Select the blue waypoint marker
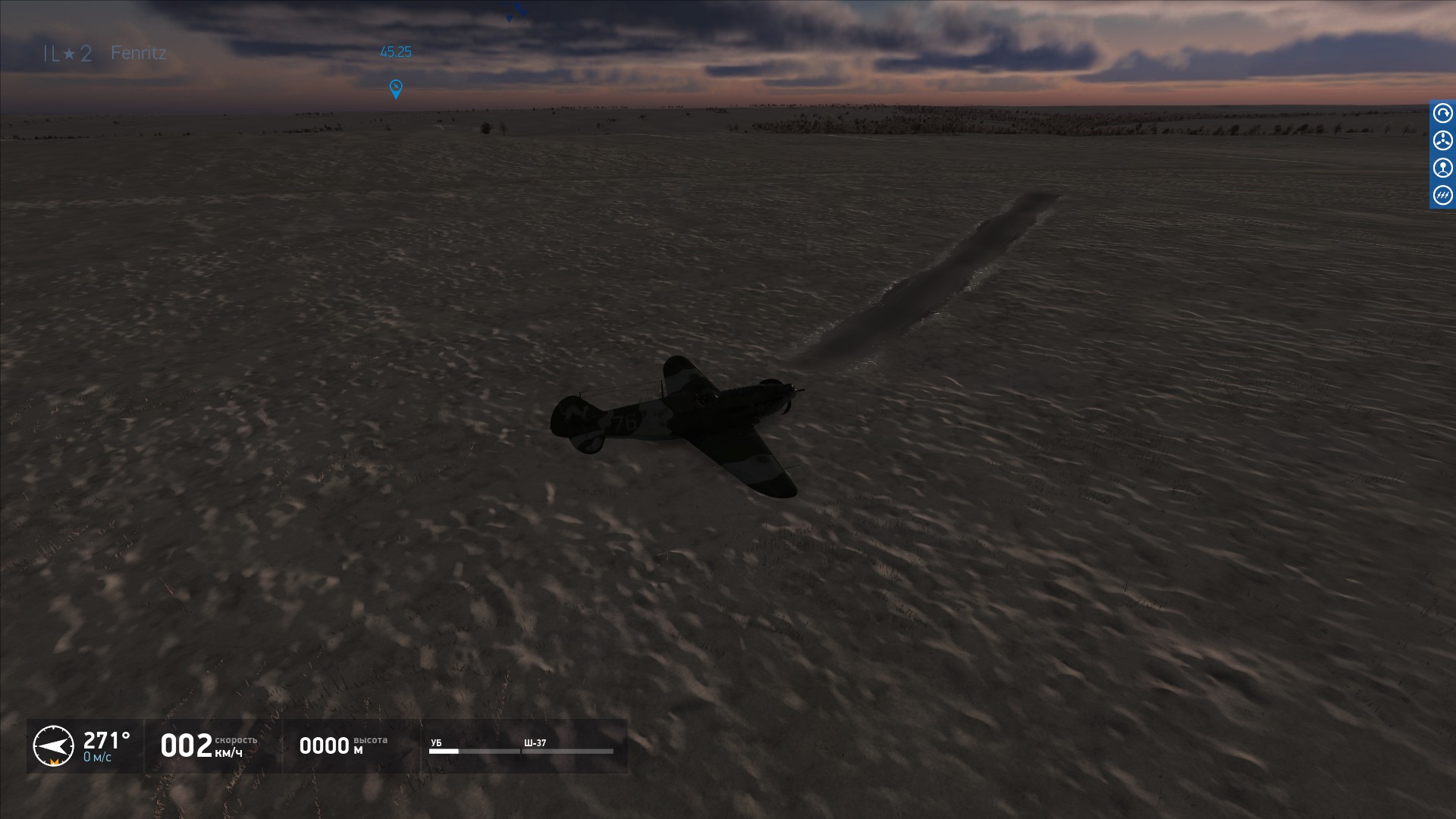This screenshot has width=1456, height=819. (395, 89)
